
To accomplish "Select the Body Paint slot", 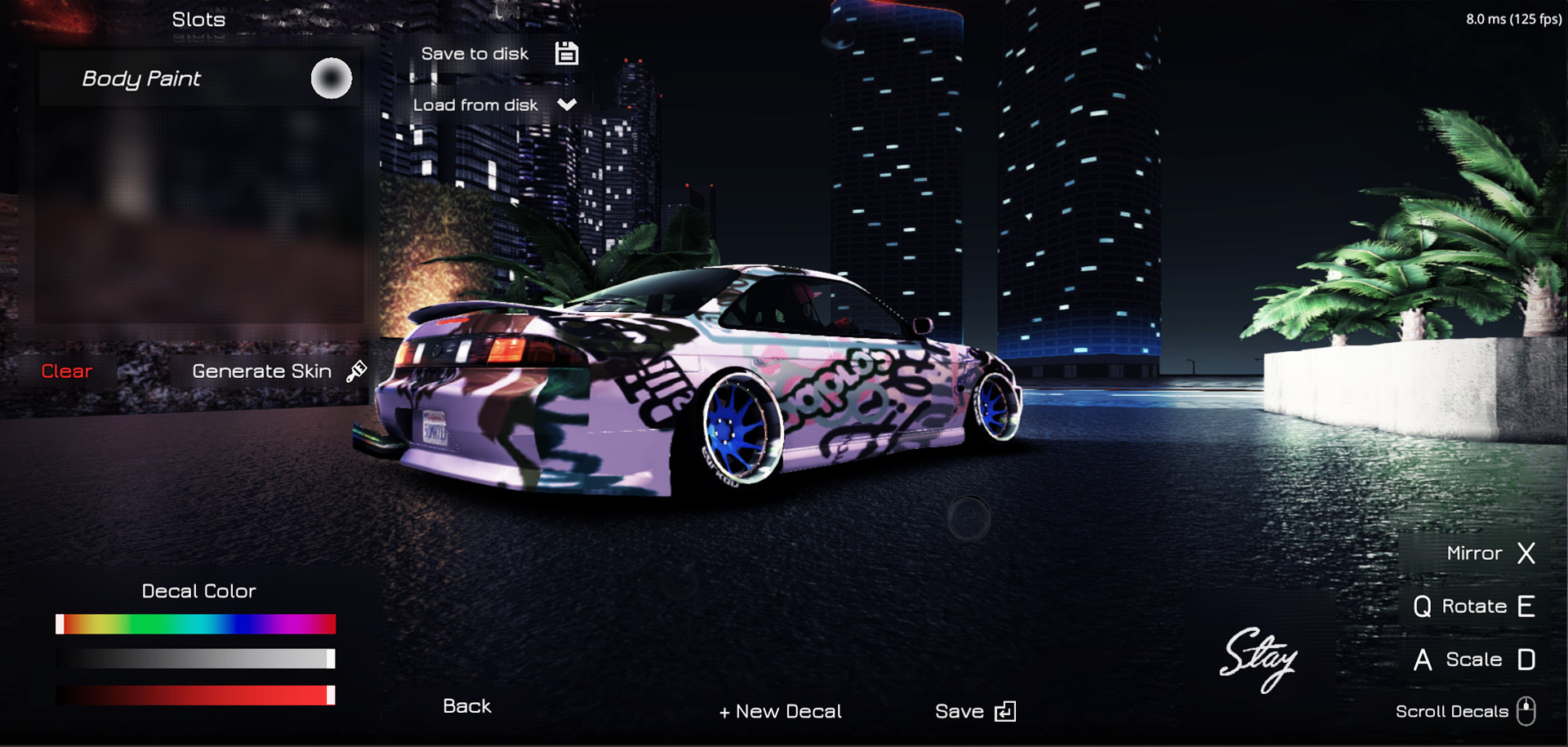I will click(x=141, y=79).
